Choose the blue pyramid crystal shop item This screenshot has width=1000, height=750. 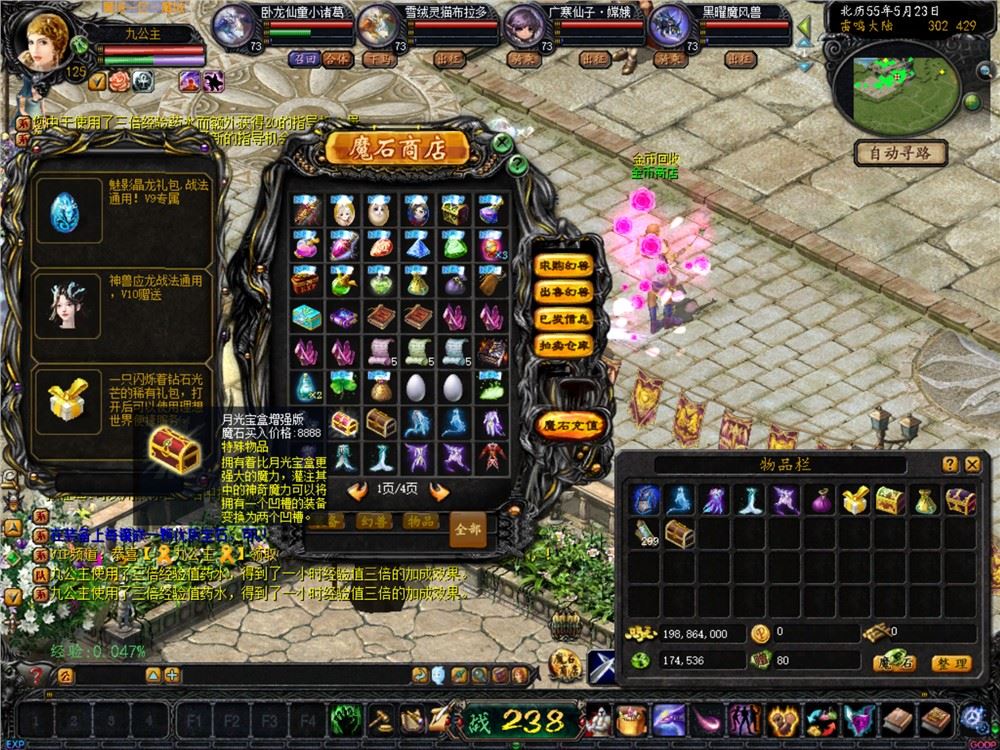419,245
